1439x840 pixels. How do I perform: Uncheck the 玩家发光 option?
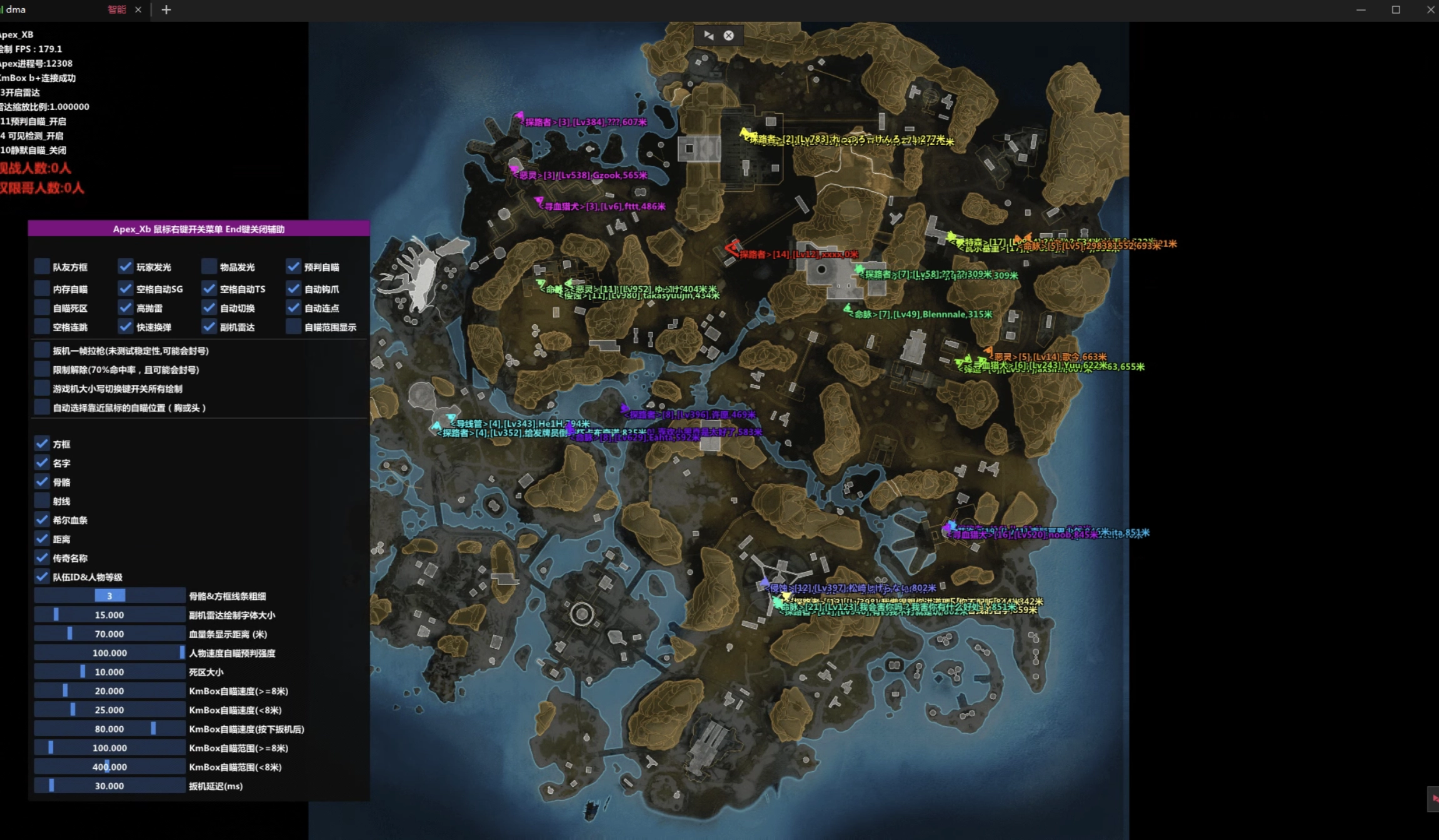[x=126, y=267]
